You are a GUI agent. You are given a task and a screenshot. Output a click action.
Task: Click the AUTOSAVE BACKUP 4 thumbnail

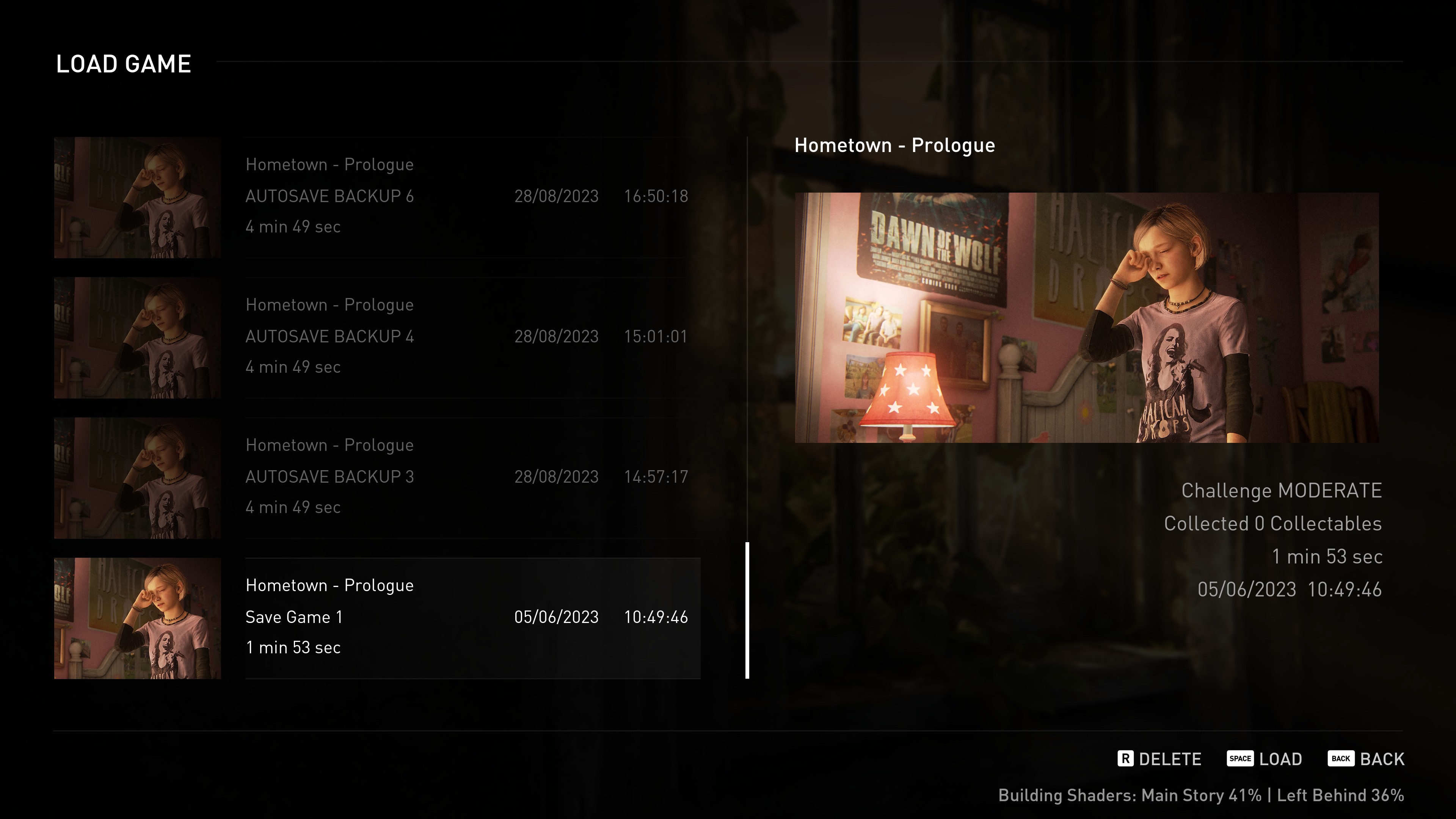point(137,337)
